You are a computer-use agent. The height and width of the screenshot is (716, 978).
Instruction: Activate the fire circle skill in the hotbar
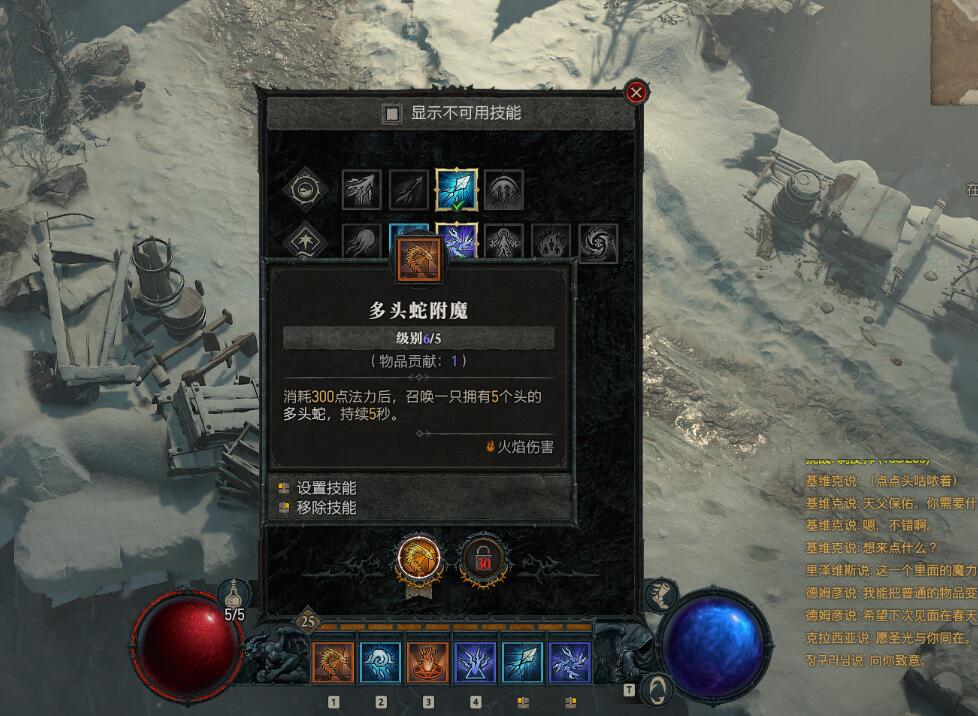point(428,662)
